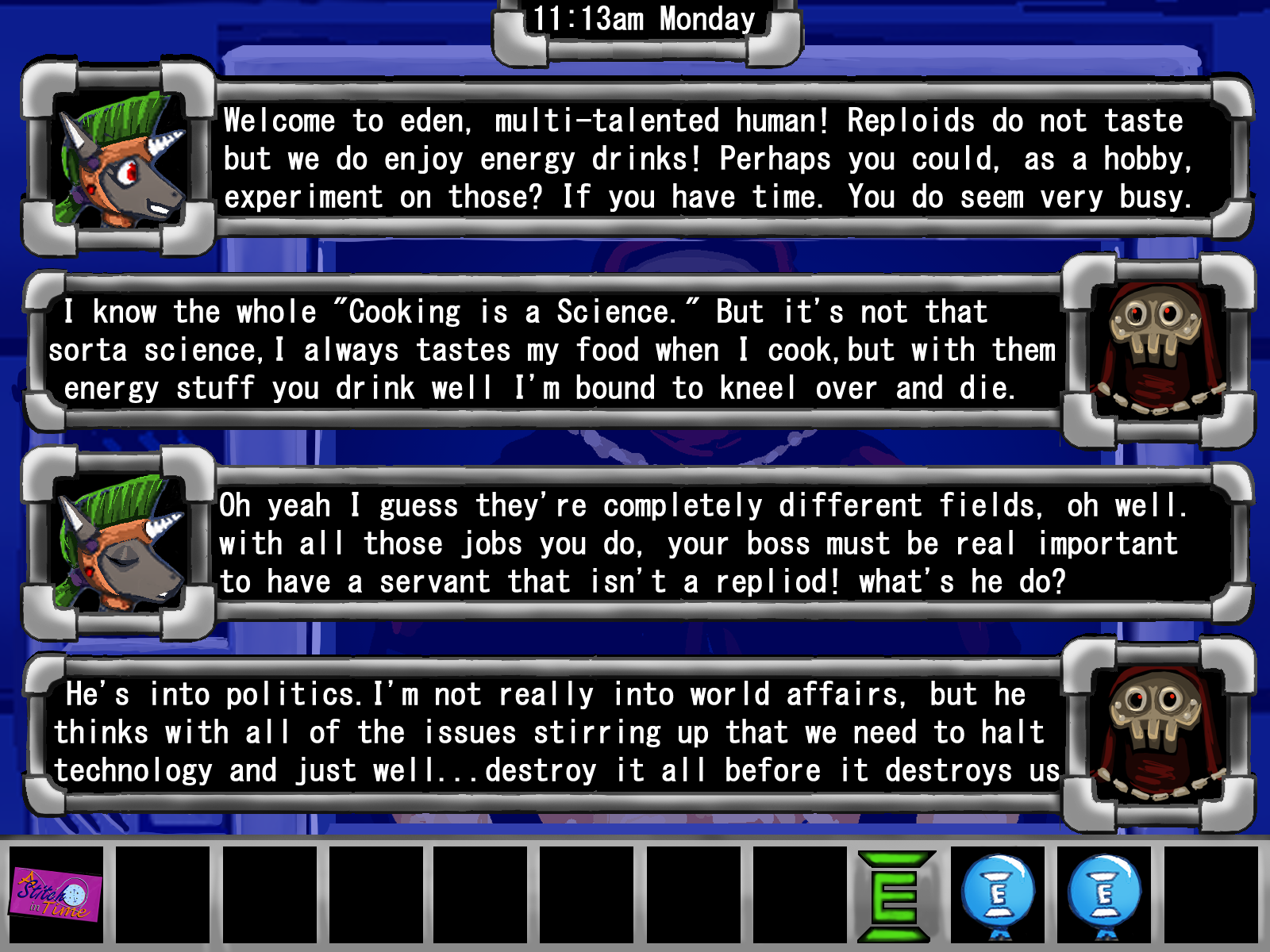Pick the green E-tank inventory item
The image size is (1270, 952).
point(895,896)
